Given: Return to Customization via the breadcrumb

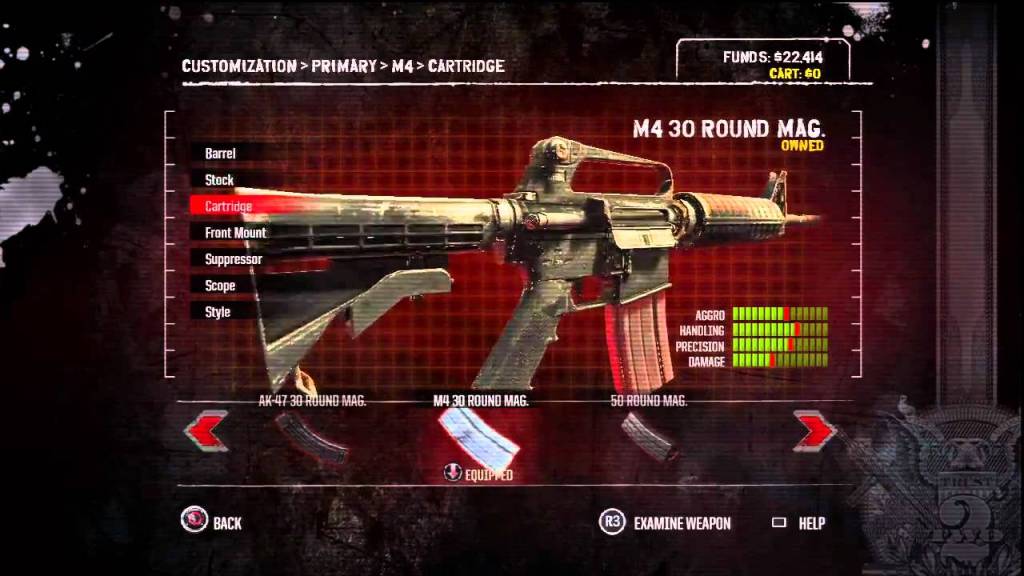Looking at the screenshot, I should tap(238, 67).
